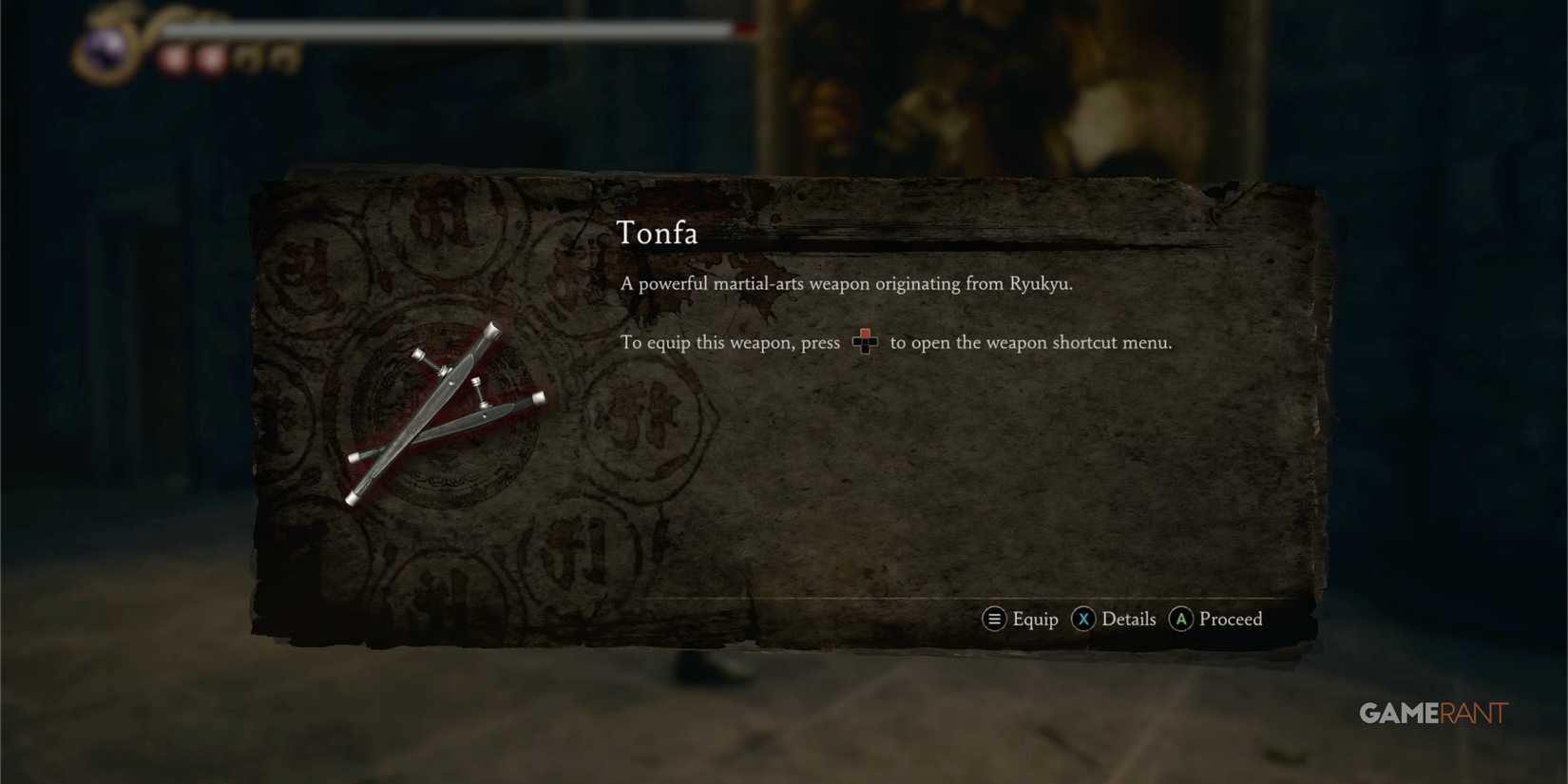Image resolution: width=1568 pixels, height=784 pixels.
Task: Select the Tonfa title heading
Action: 658,233
